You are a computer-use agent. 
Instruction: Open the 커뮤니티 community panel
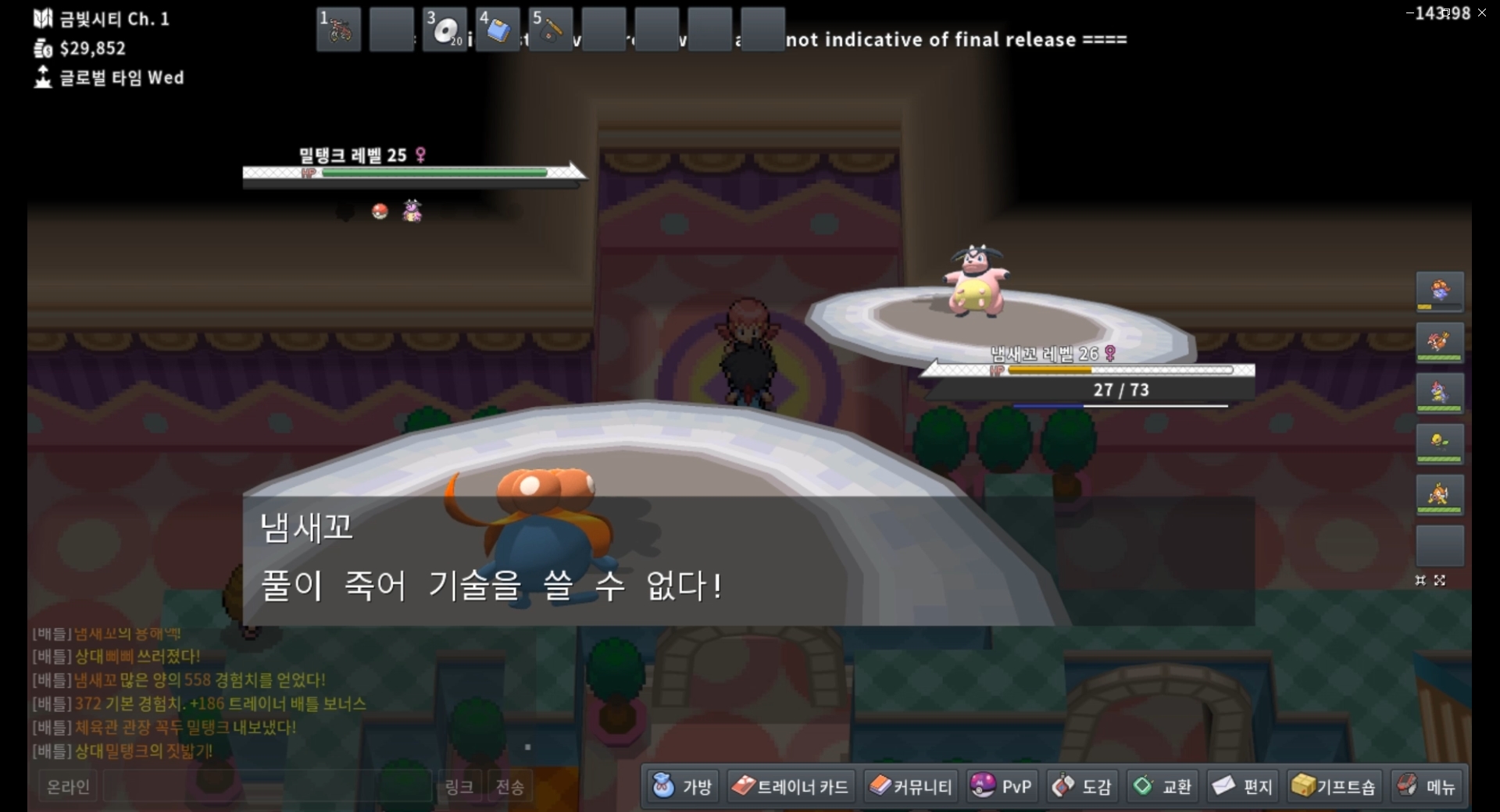[x=911, y=786]
